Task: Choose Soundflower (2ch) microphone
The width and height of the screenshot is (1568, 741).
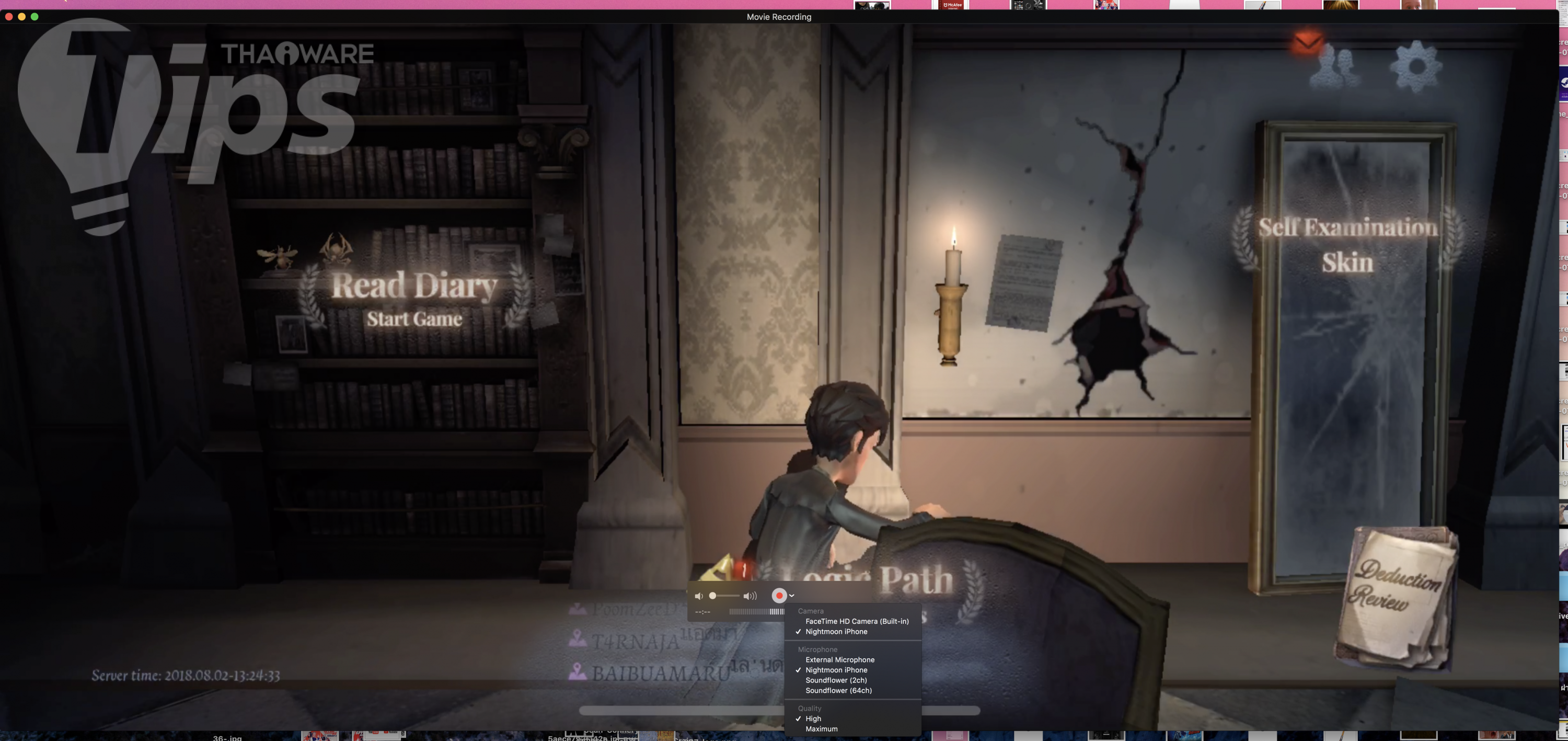Action: [836, 680]
